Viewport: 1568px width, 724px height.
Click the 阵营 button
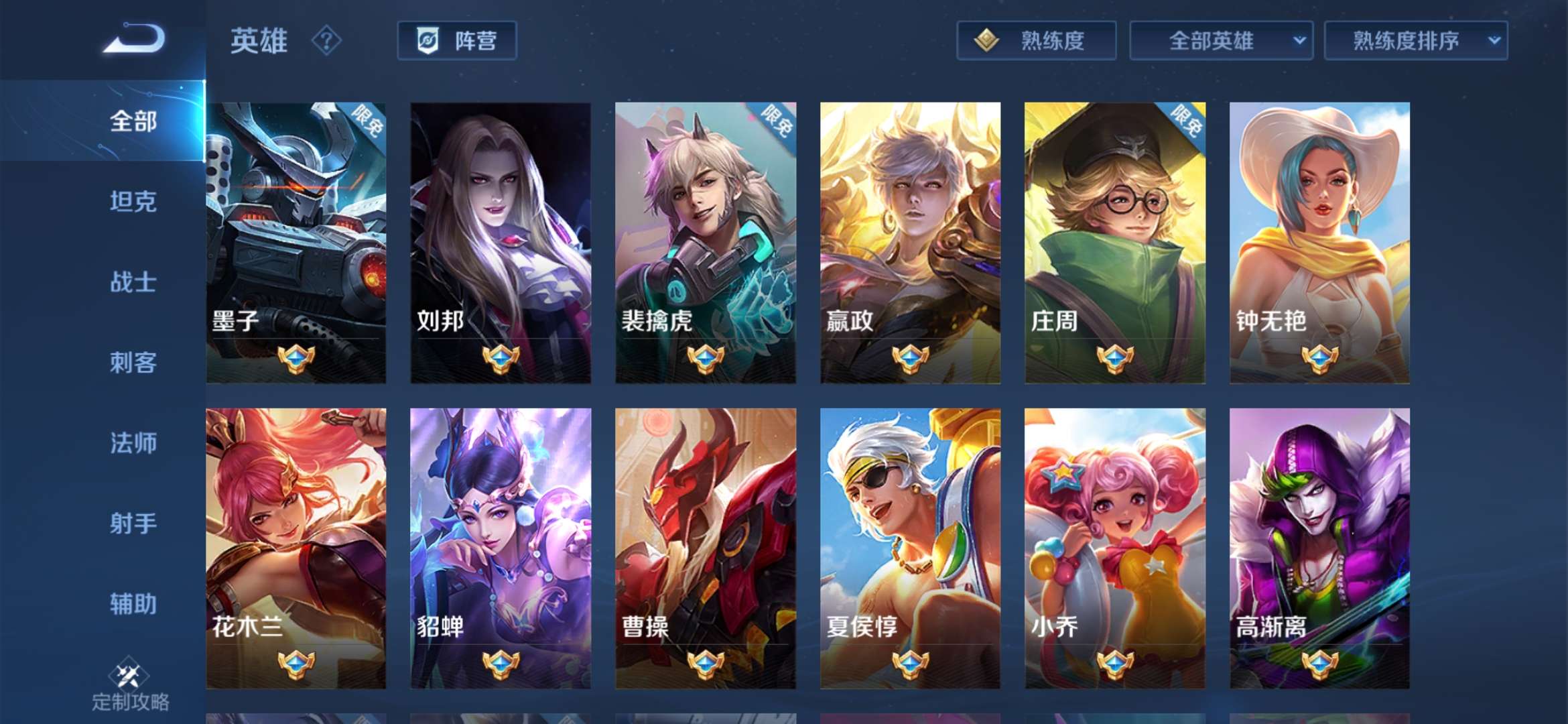(458, 41)
